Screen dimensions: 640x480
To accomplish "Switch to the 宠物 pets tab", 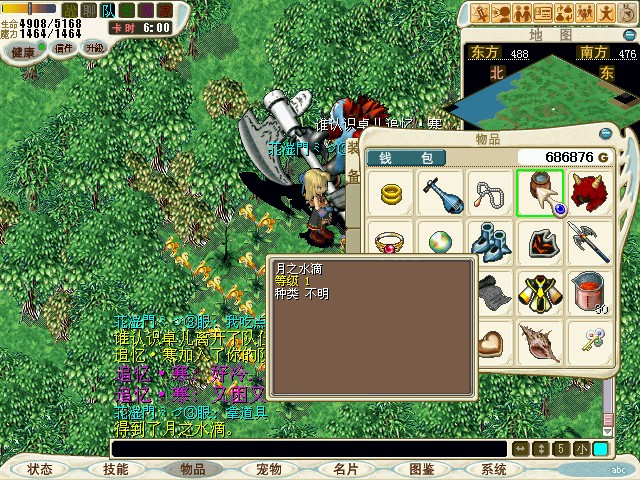I will pyautogui.click(x=269, y=468).
